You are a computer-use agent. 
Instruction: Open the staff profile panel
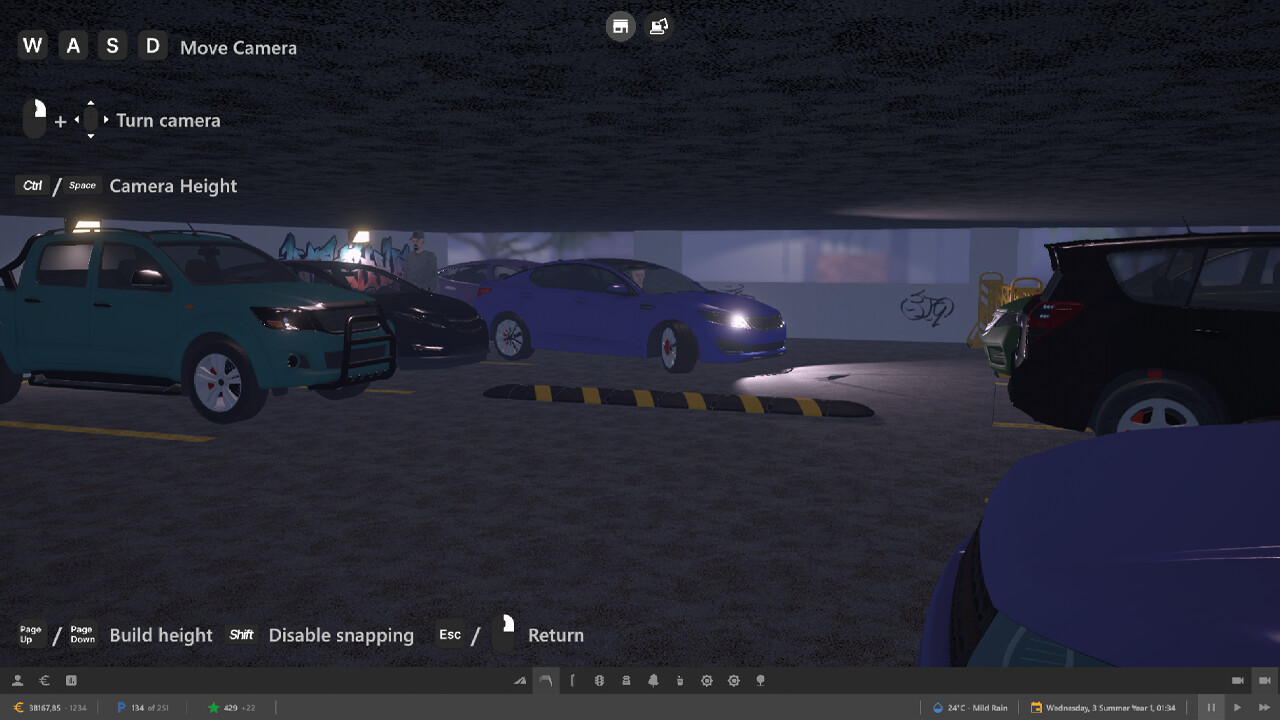17,680
